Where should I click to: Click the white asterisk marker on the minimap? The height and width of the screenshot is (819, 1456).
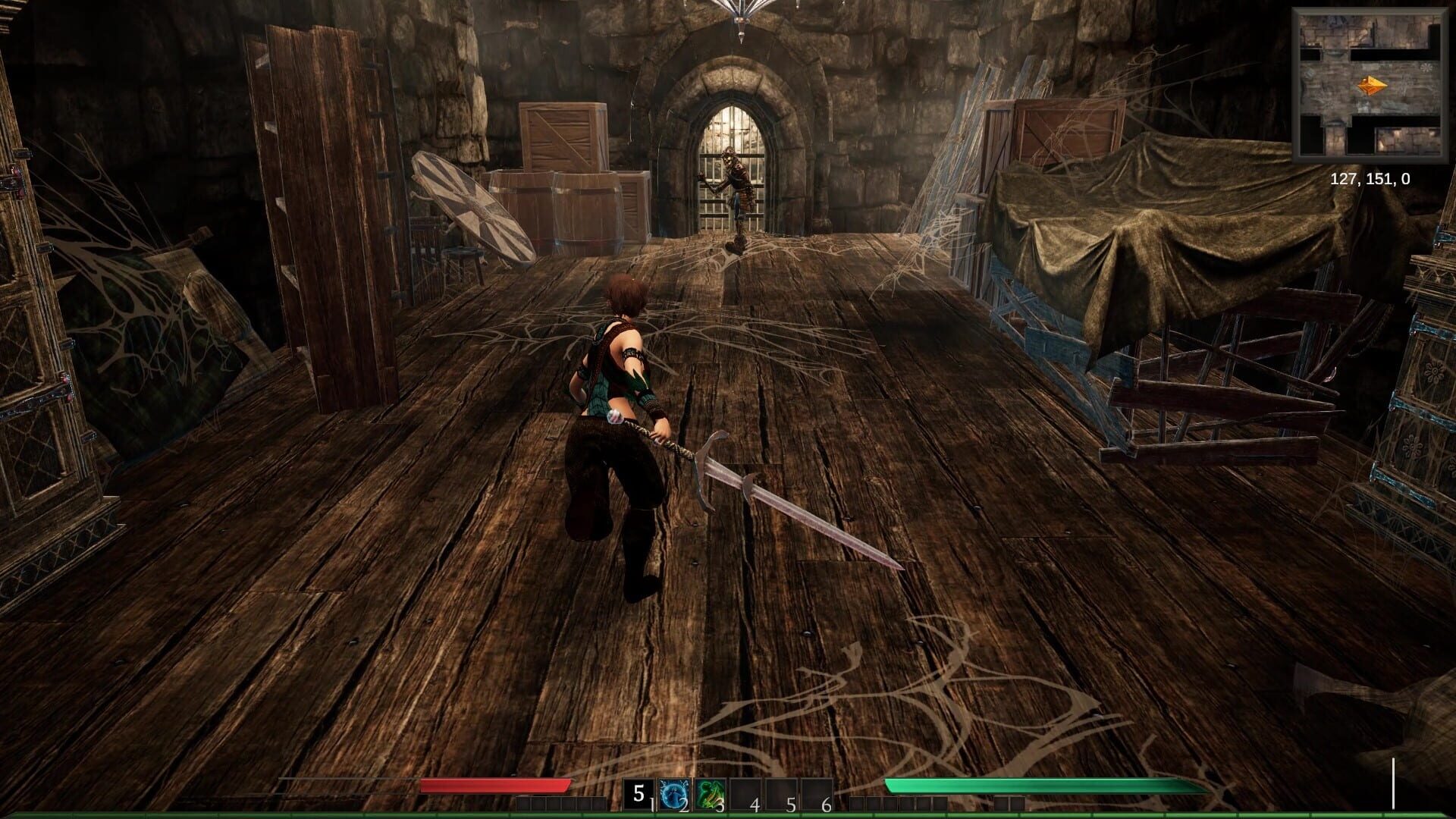tap(1426, 67)
